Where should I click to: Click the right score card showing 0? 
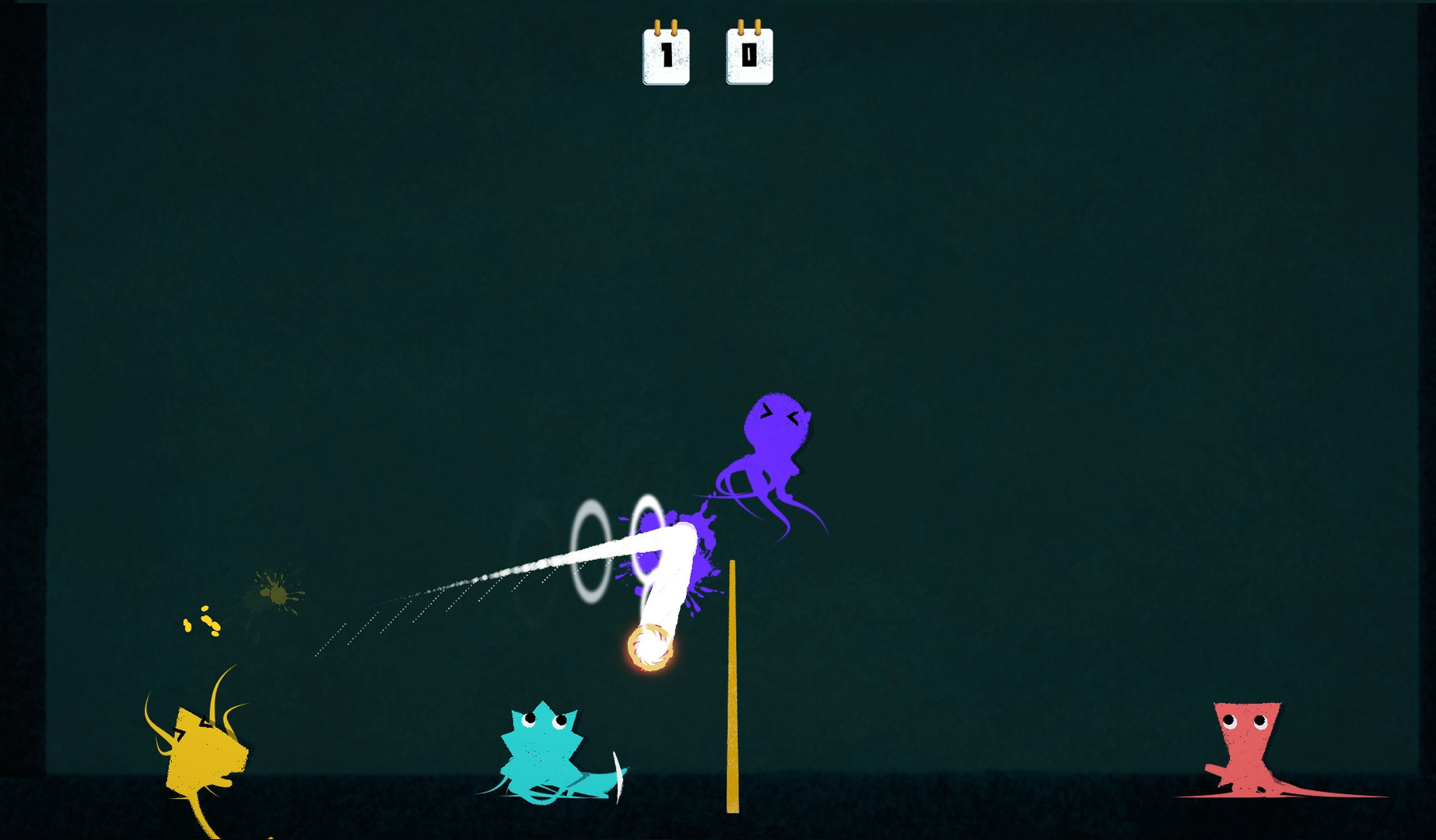point(749,56)
